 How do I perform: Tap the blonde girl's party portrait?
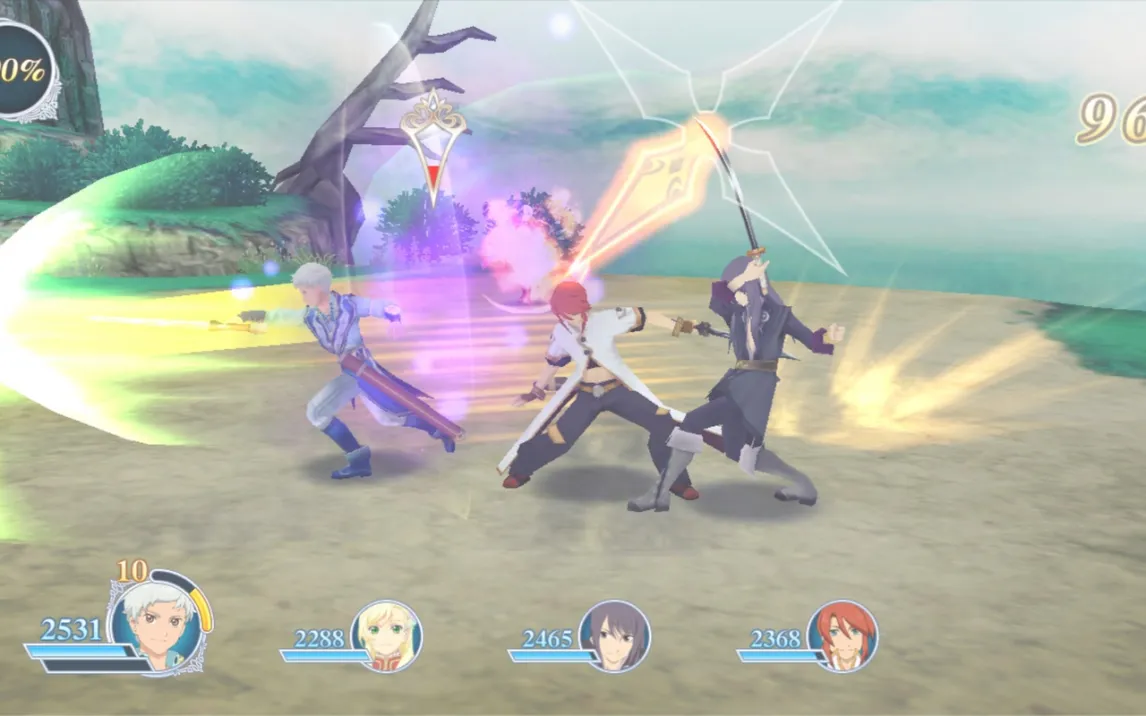tap(386, 635)
